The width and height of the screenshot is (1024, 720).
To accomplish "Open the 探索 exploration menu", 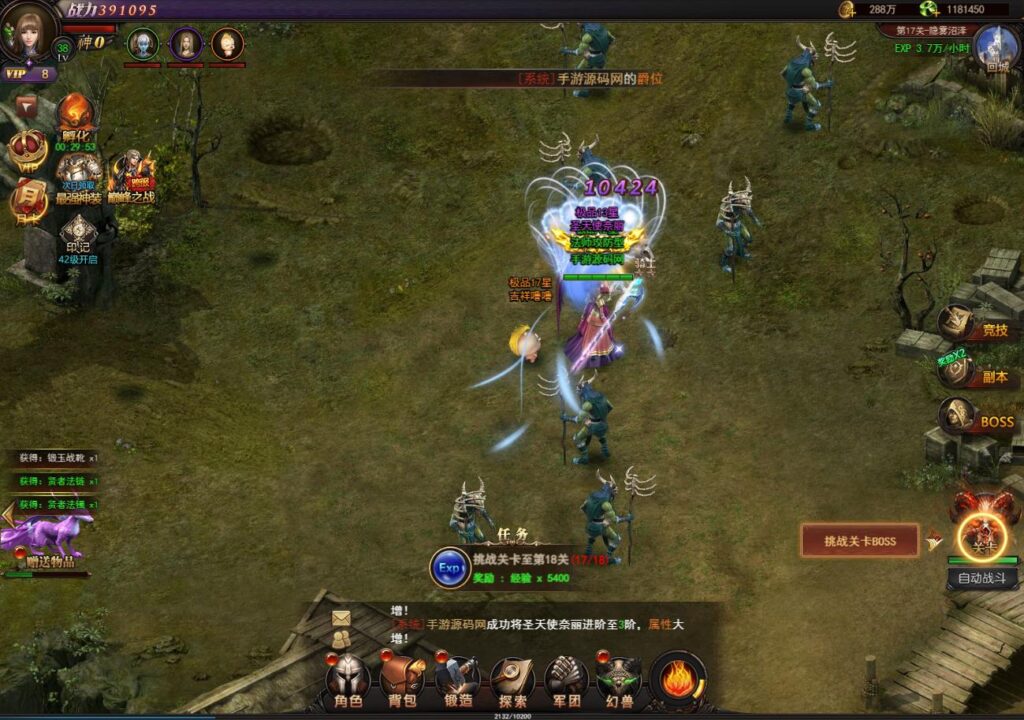I will [x=512, y=680].
